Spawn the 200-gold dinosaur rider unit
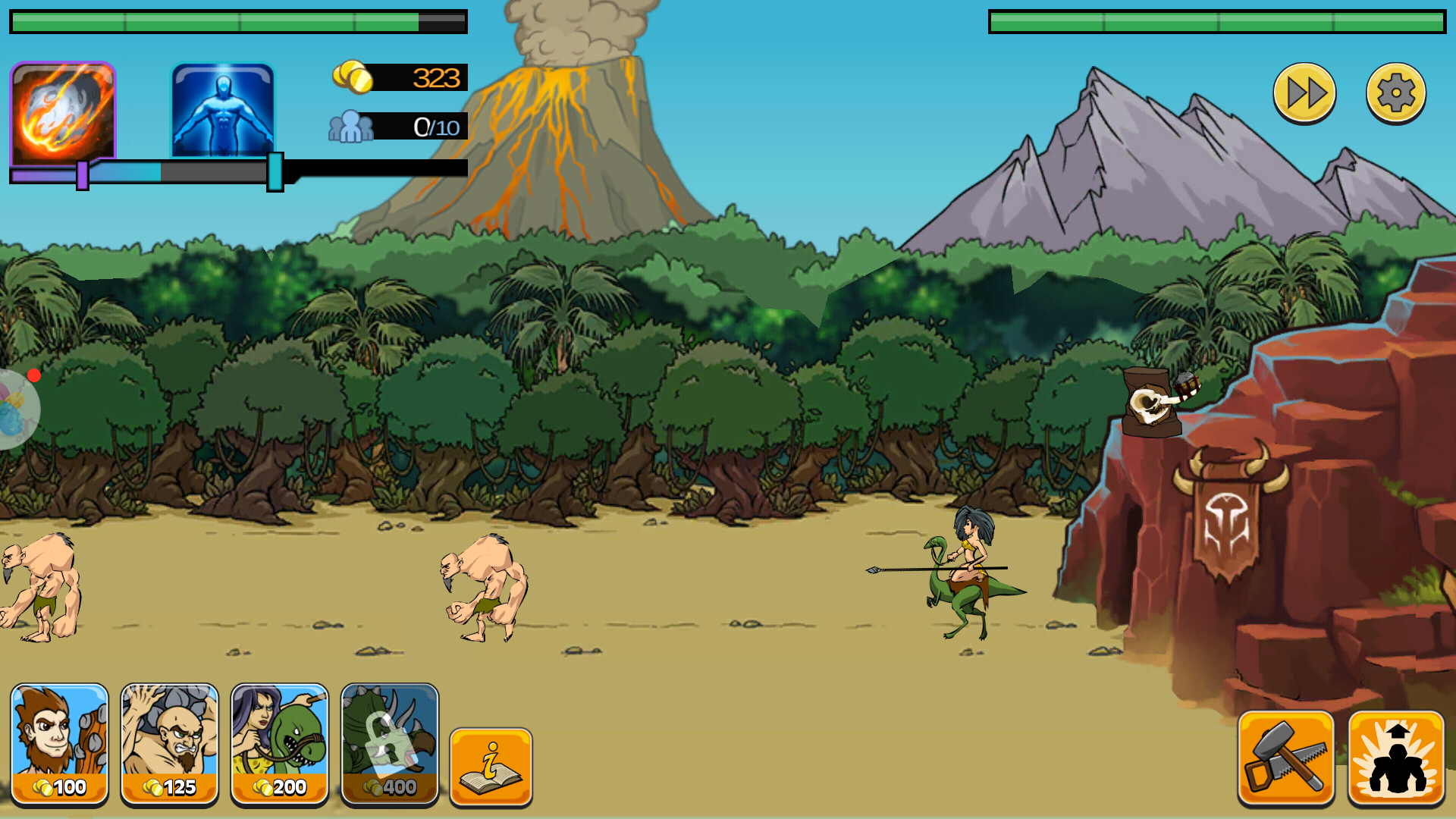Image resolution: width=1456 pixels, height=819 pixels. (279, 743)
